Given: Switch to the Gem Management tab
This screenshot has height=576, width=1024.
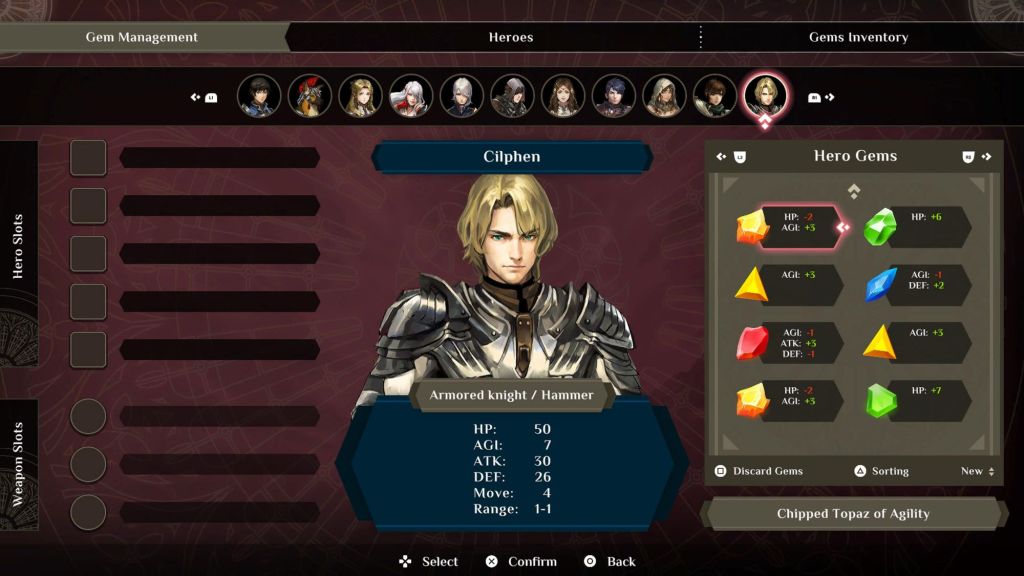Looking at the screenshot, I should point(142,37).
